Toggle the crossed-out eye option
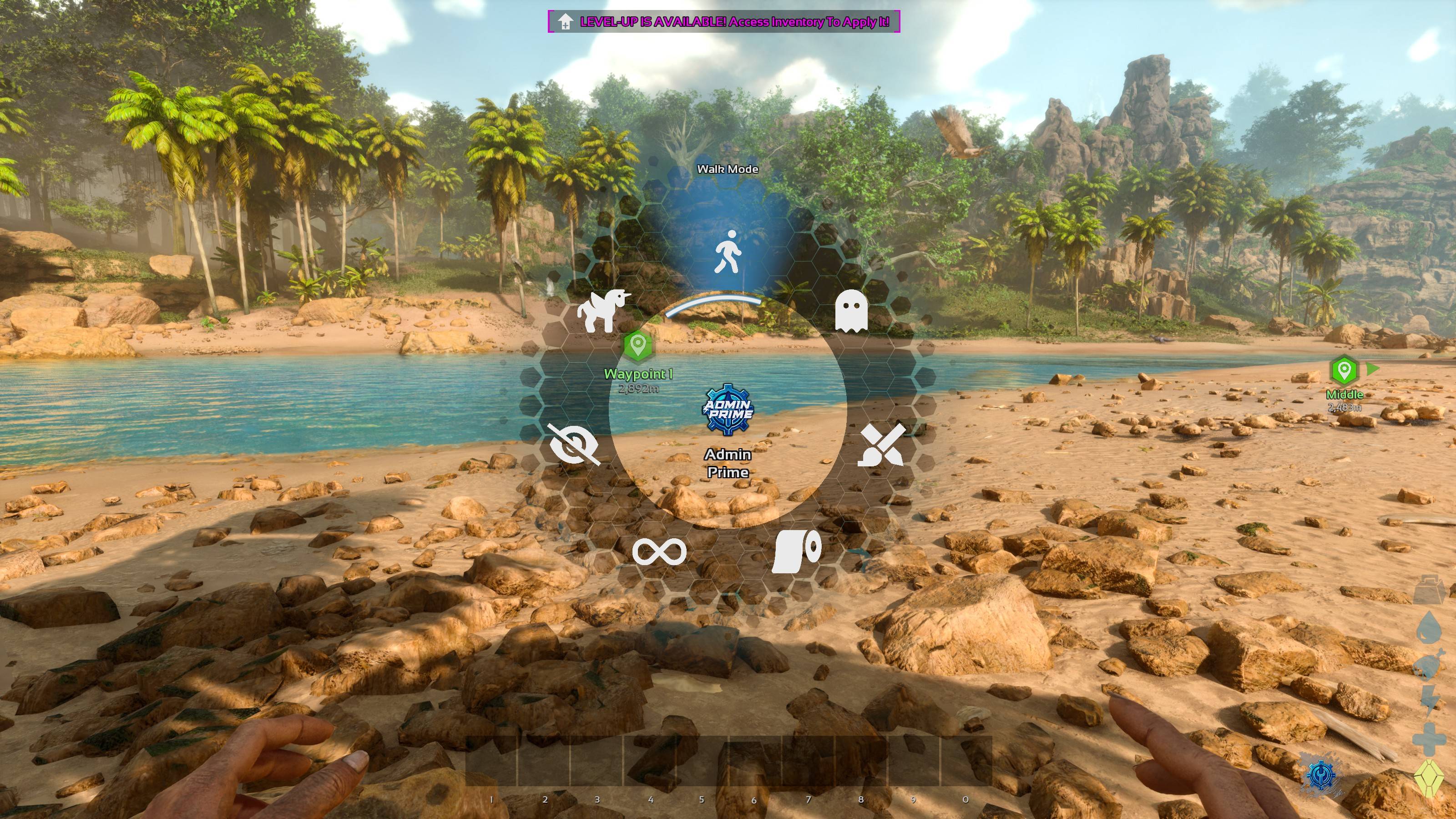The width and height of the screenshot is (1456, 819). coord(574,445)
